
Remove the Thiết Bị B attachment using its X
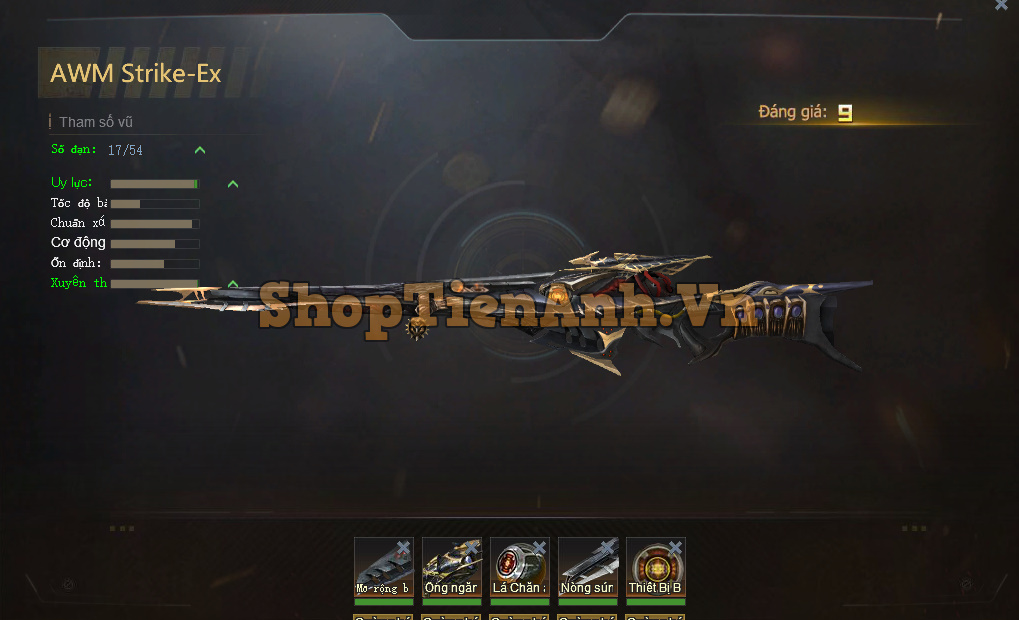click(x=675, y=547)
